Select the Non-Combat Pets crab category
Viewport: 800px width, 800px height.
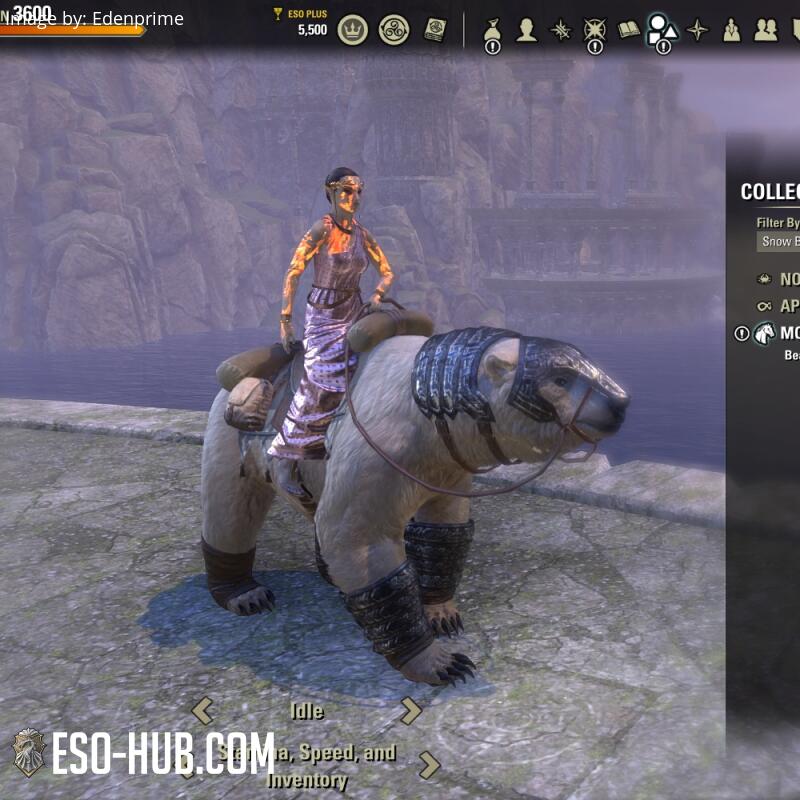click(765, 279)
